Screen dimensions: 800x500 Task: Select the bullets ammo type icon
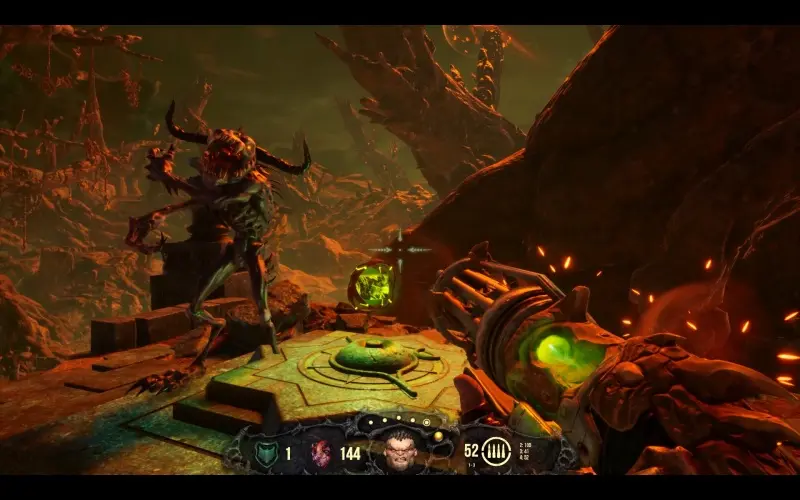pos(496,452)
